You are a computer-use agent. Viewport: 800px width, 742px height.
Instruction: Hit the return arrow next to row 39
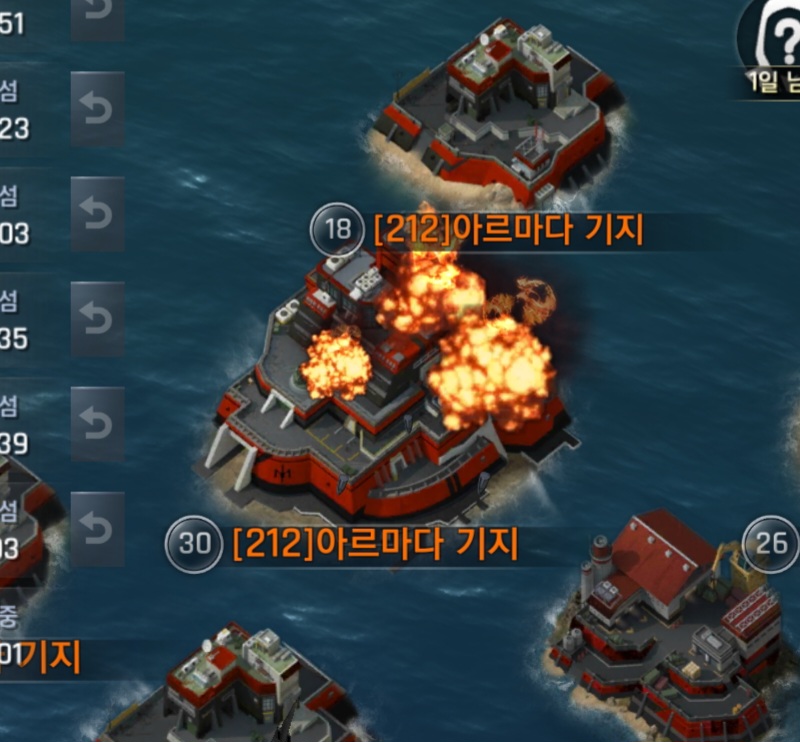tap(97, 424)
